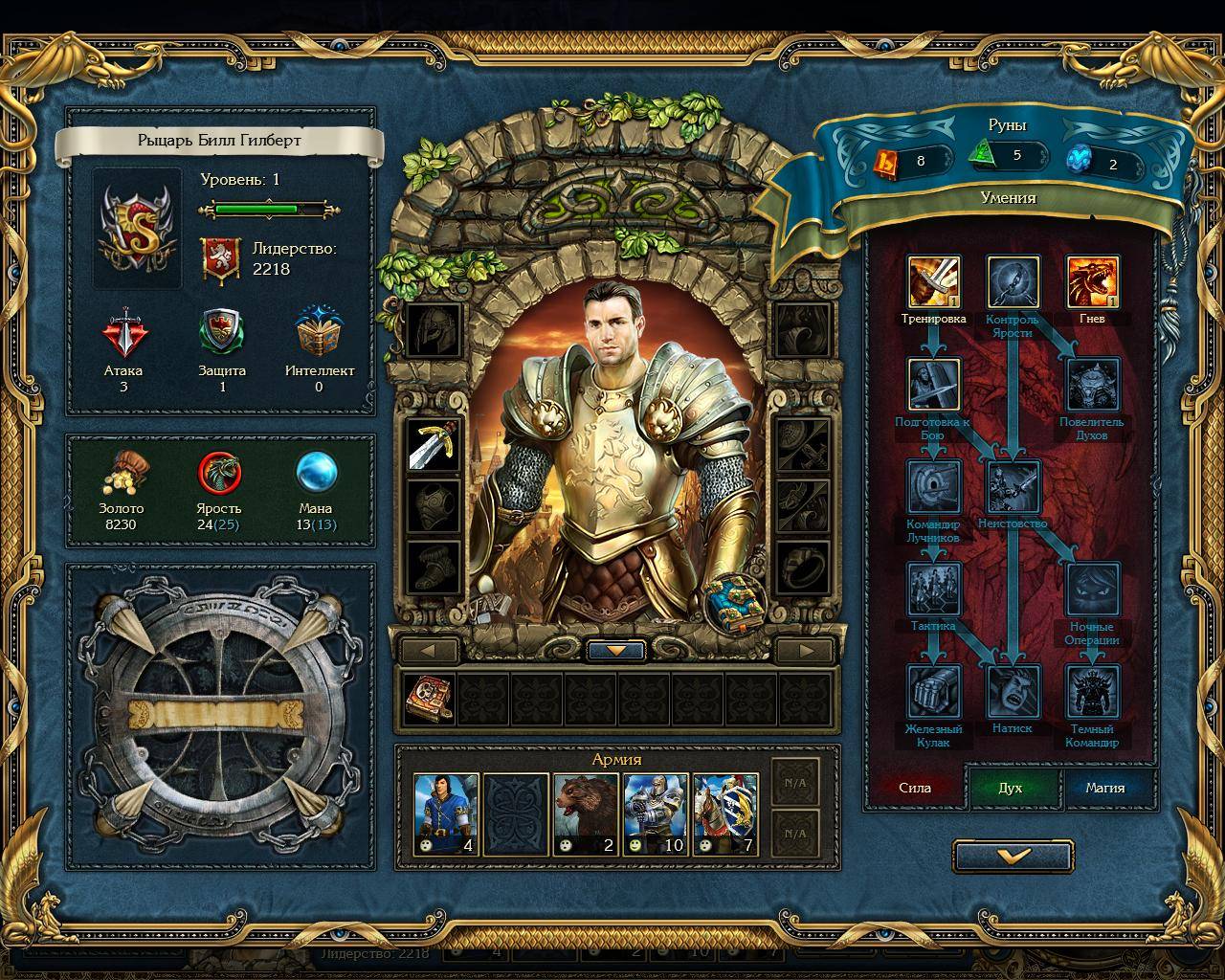
Task: Select the Подготовка к Бою skill
Action: pyautogui.click(x=933, y=384)
